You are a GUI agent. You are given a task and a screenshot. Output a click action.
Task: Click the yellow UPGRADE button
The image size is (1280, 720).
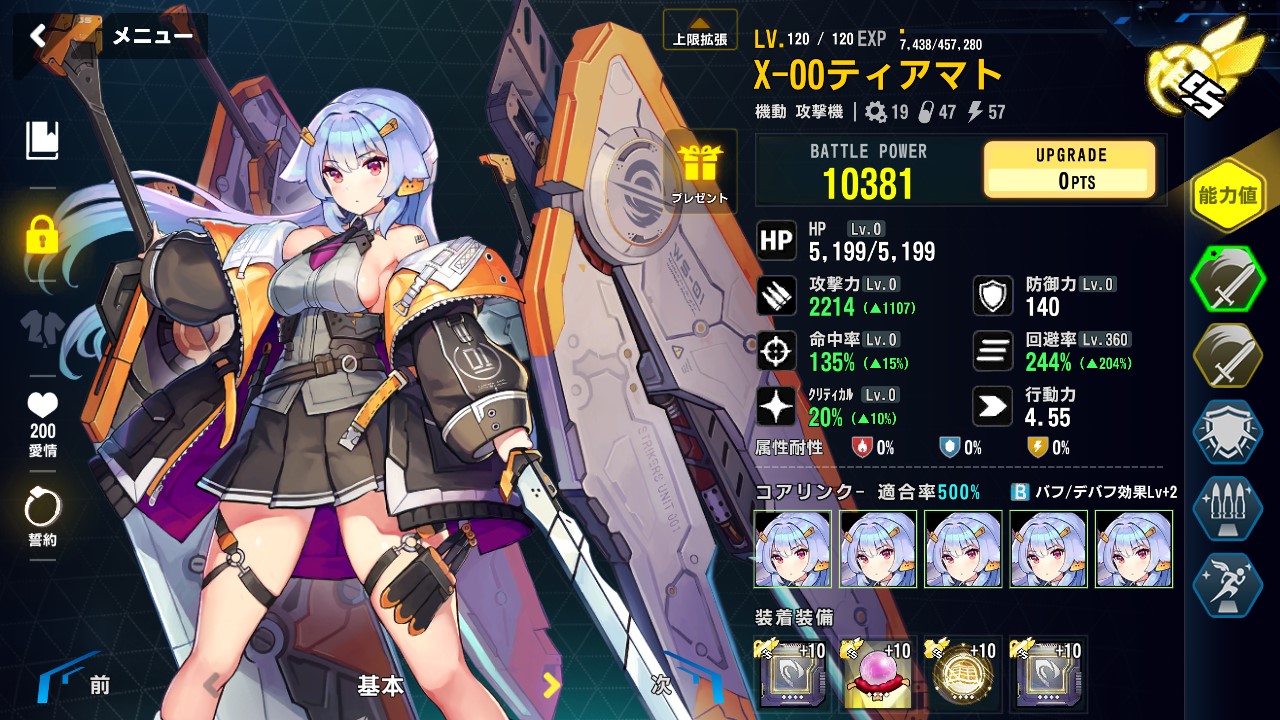1069,168
